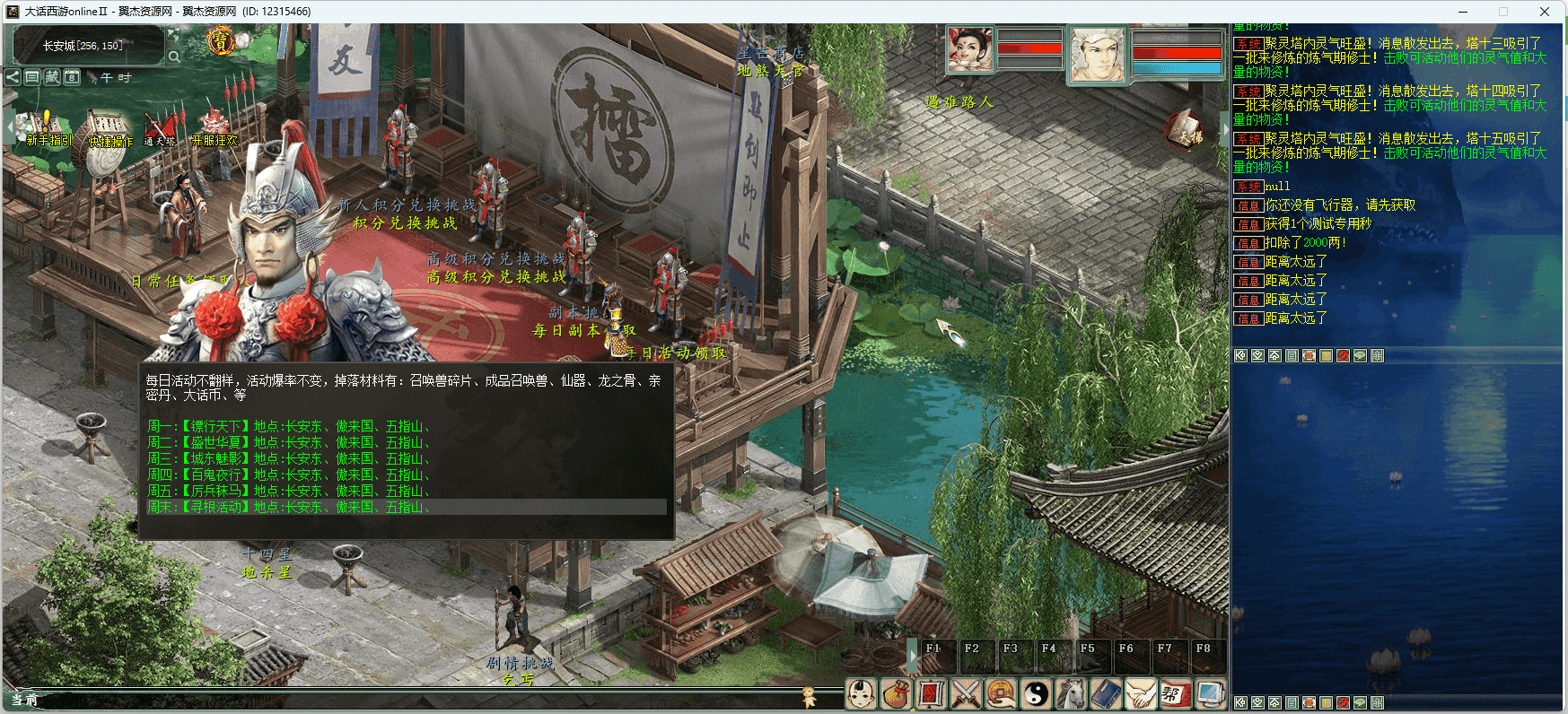The image size is (1568, 714).
Task: Select the 周四【百鬼夜行】activity line
Action: pyautogui.click(x=289, y=475)
